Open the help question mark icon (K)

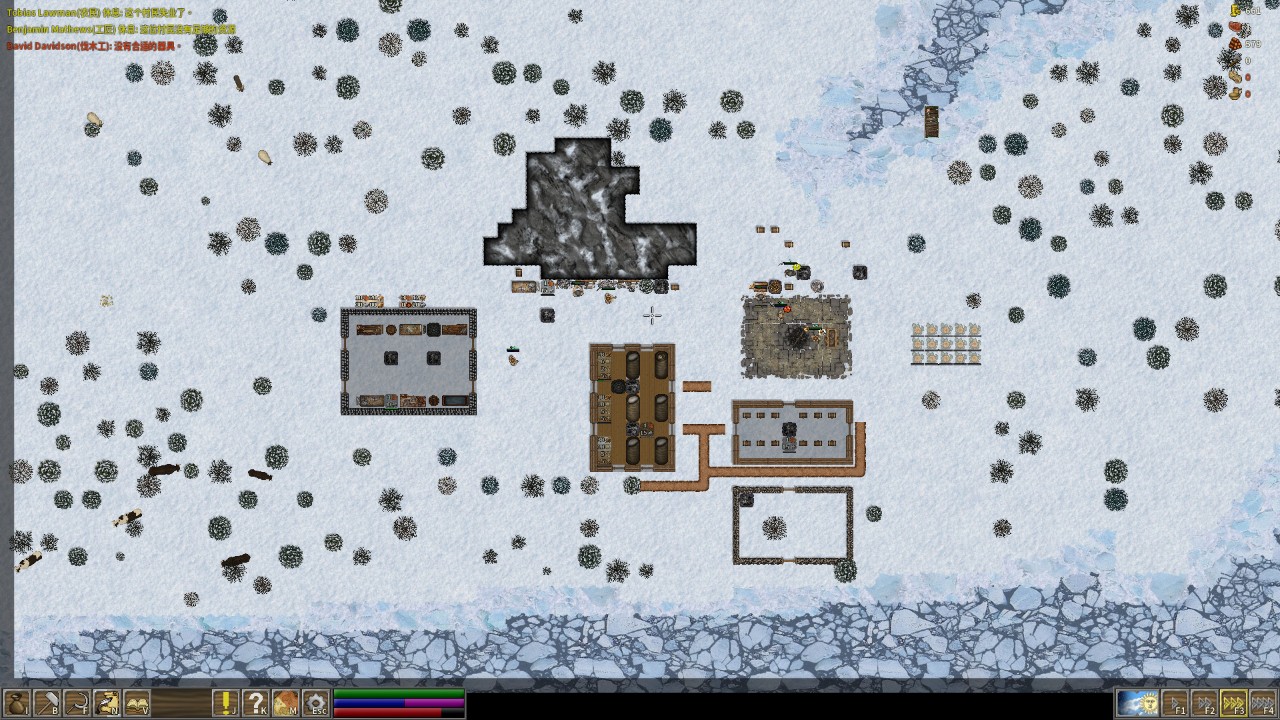256,704
